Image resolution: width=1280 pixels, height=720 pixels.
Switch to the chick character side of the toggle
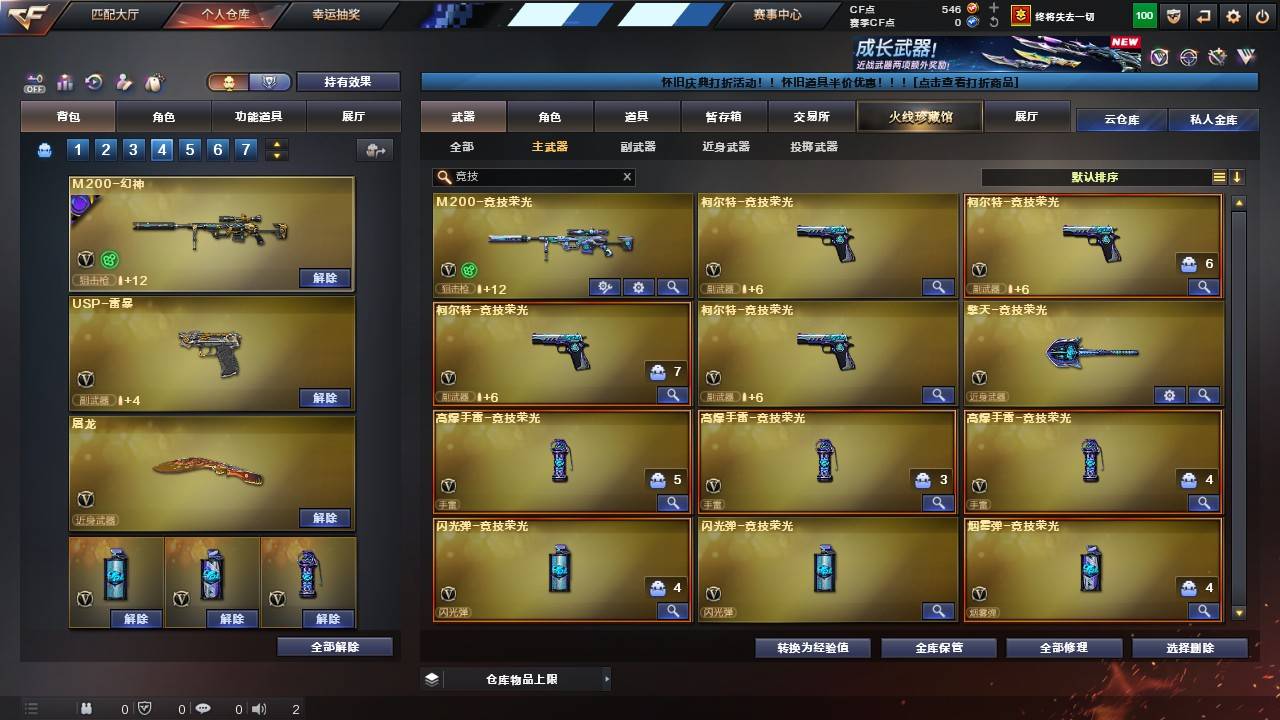click(227, 82)
